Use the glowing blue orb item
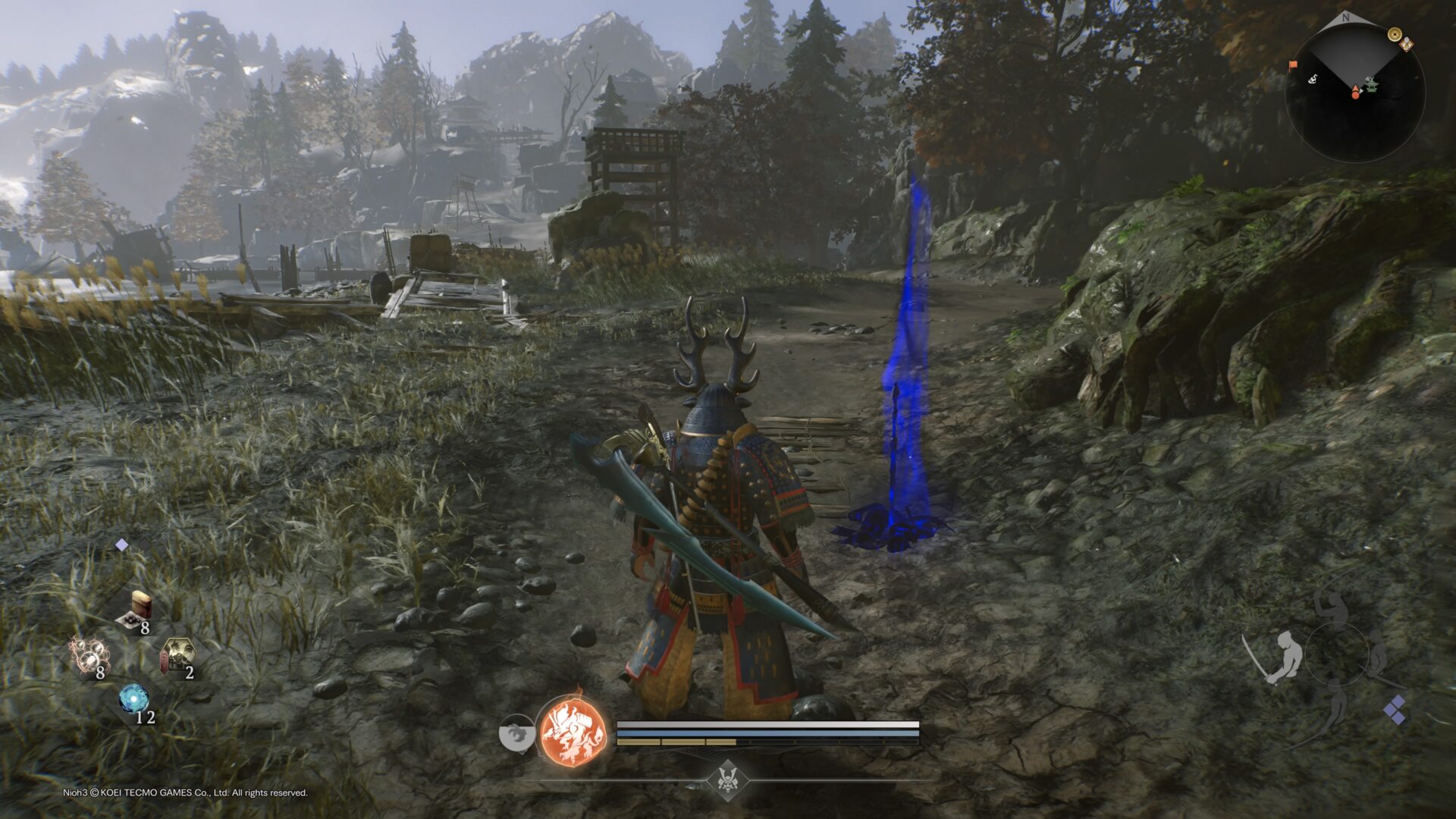 (134, 700)
